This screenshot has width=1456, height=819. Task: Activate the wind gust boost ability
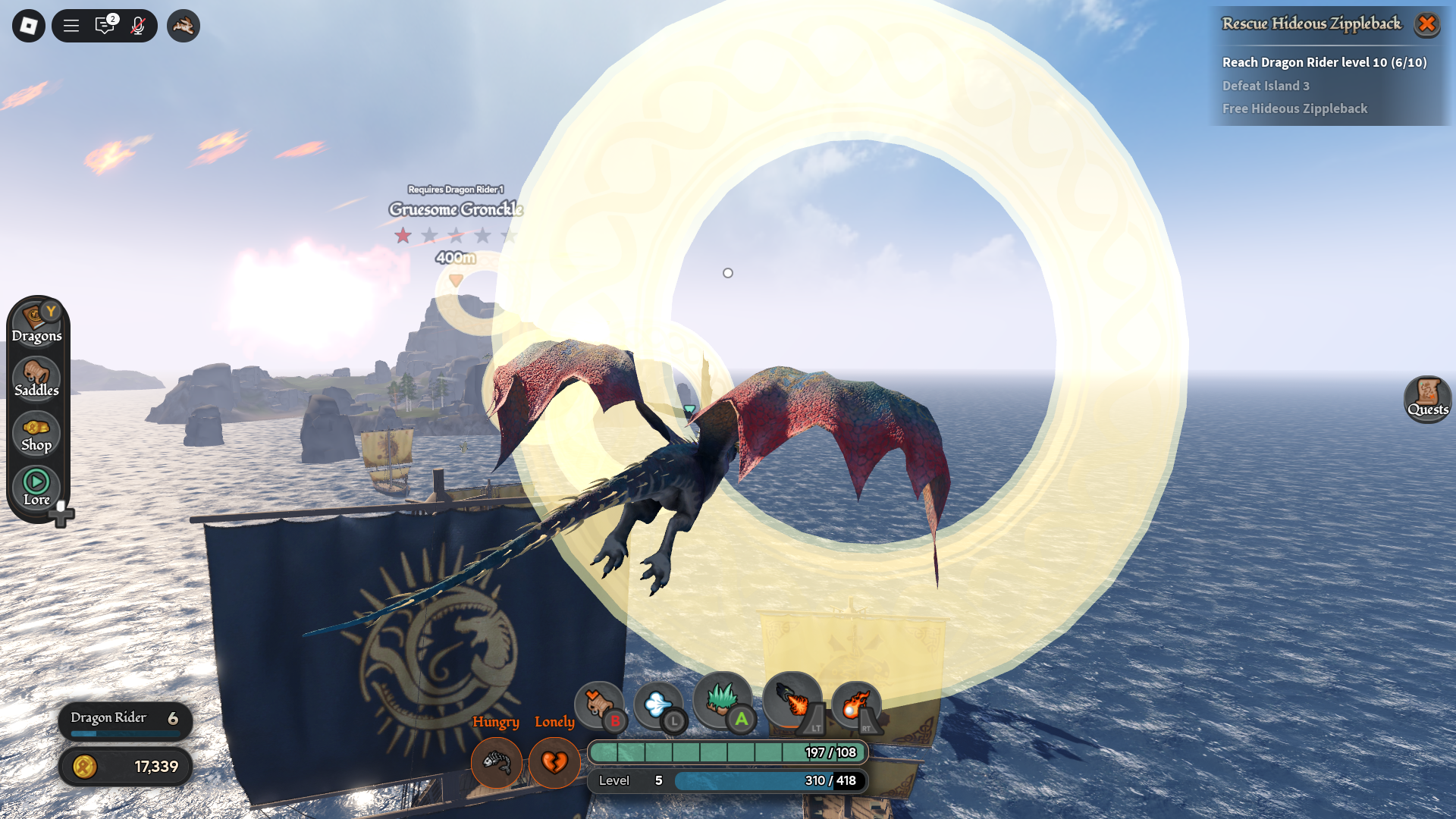point(658,705)
